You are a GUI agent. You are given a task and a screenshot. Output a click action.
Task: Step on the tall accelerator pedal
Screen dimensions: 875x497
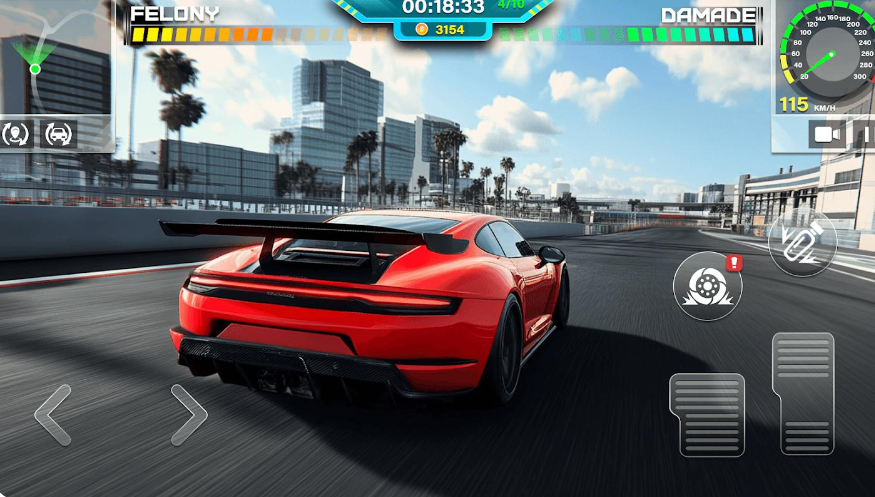click(x=803, y=393)
